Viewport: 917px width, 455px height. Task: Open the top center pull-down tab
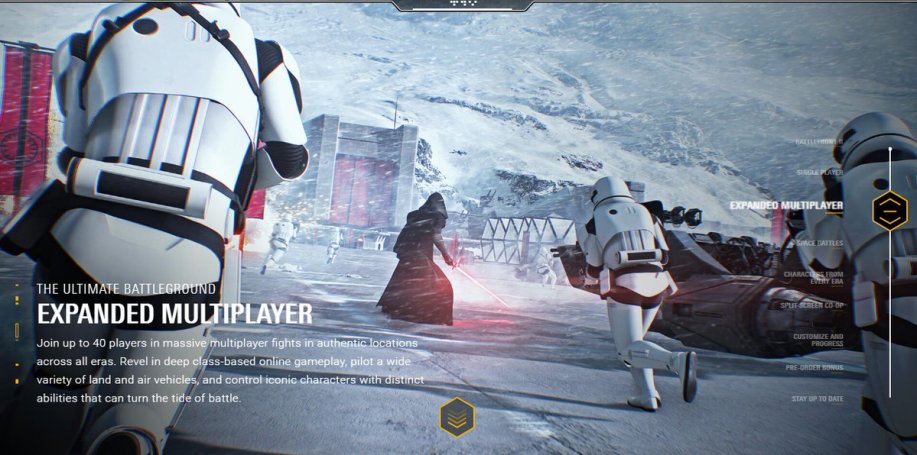point(459,5)
